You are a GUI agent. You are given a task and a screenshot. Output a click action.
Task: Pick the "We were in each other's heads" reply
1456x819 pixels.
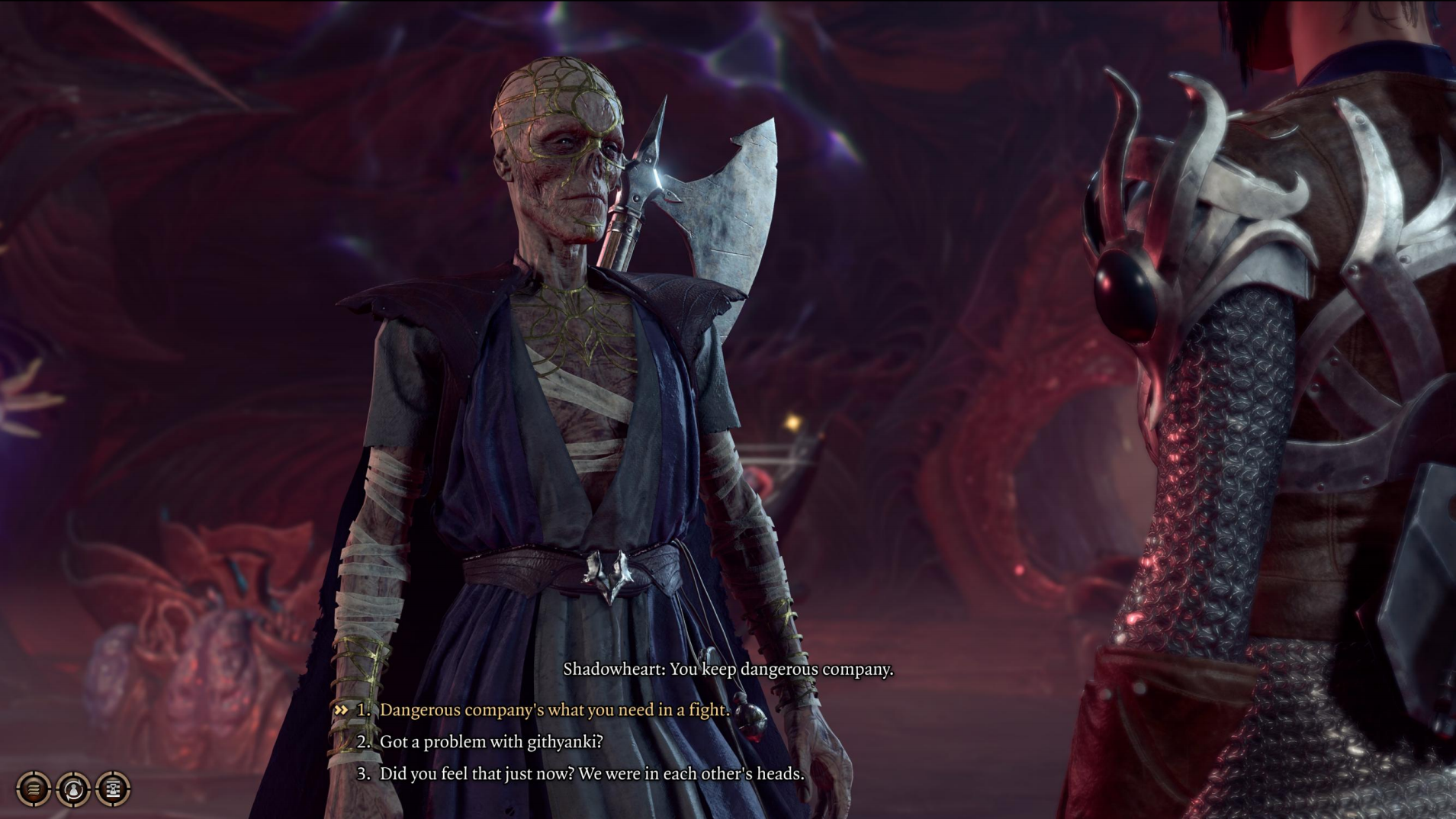591,774
